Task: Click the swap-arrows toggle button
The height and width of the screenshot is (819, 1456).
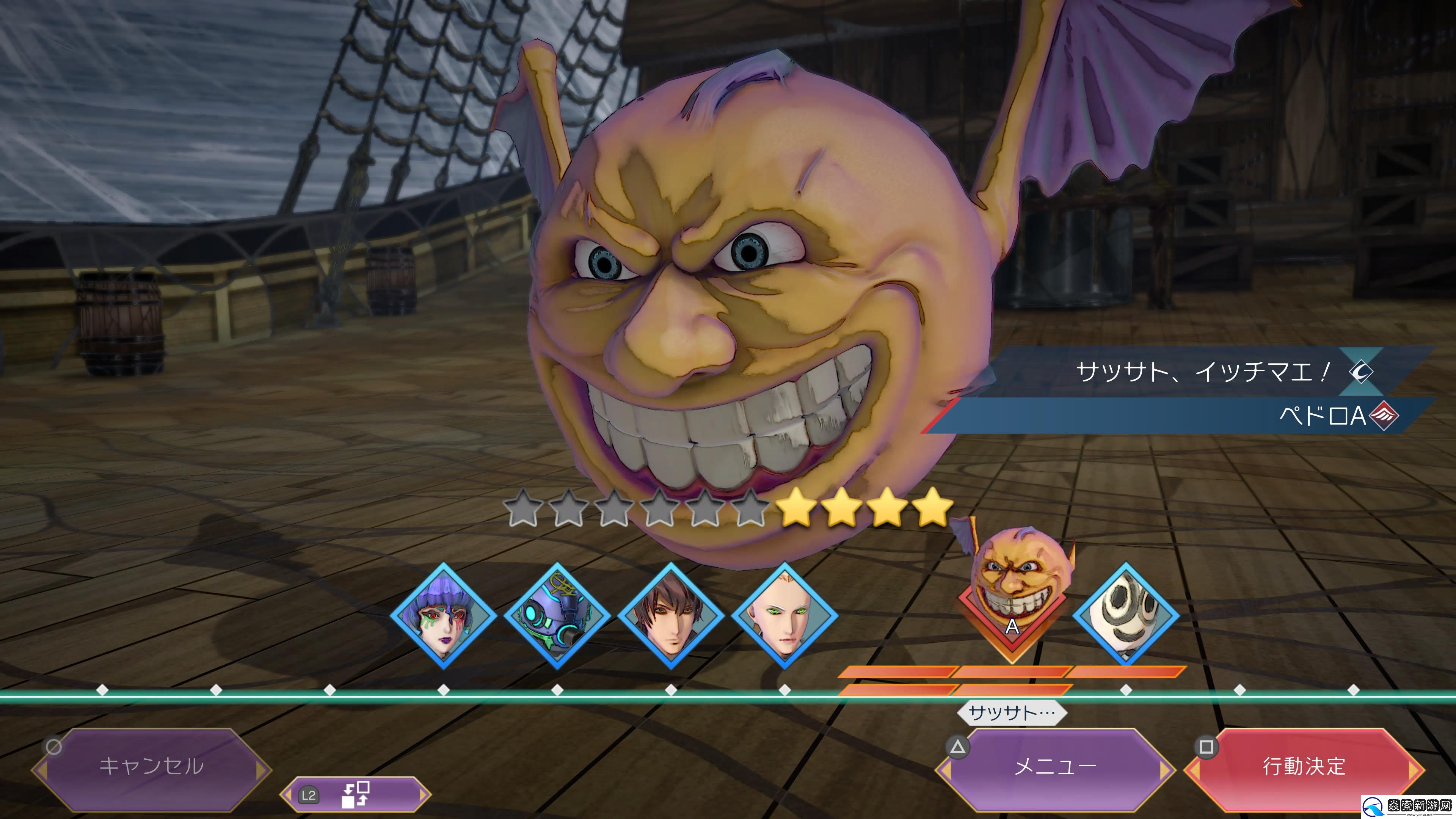Action: tap(355, 795)
